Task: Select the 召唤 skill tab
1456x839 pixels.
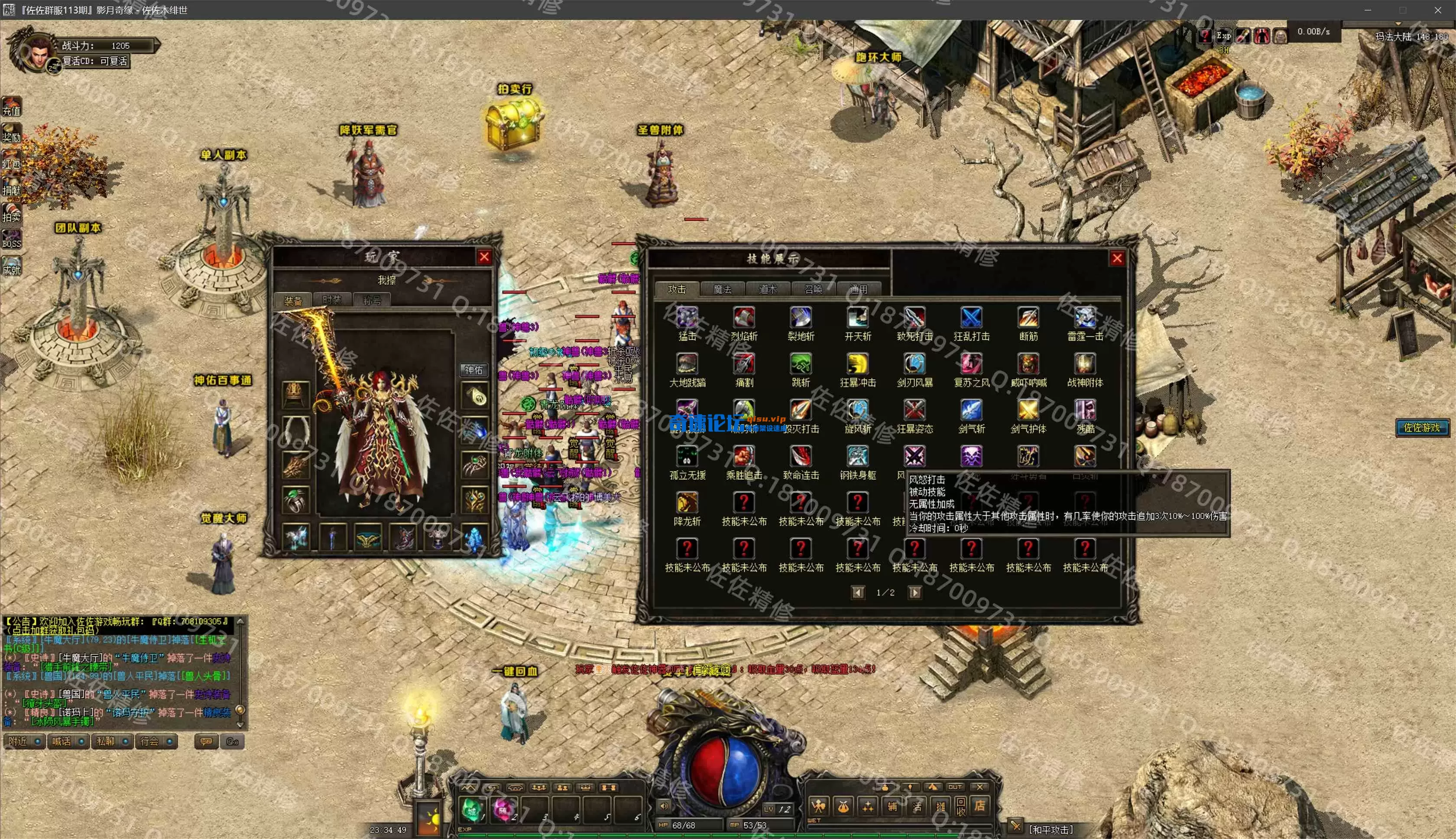Action: click(x=813, y=289)
